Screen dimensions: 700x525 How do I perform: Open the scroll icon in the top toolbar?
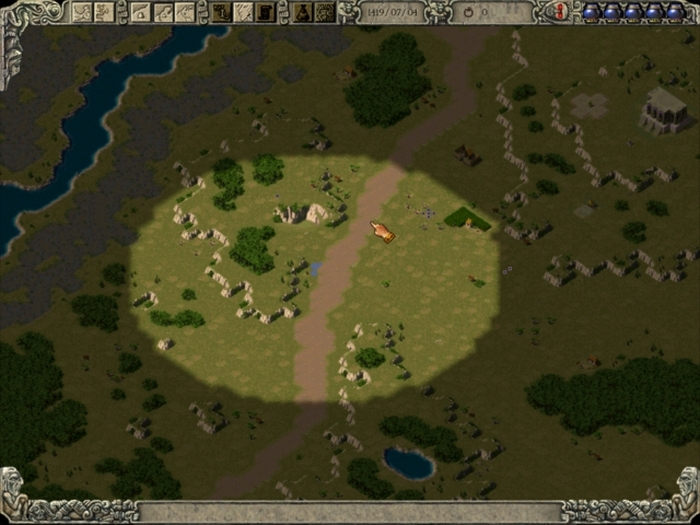(x=265, y=12)
